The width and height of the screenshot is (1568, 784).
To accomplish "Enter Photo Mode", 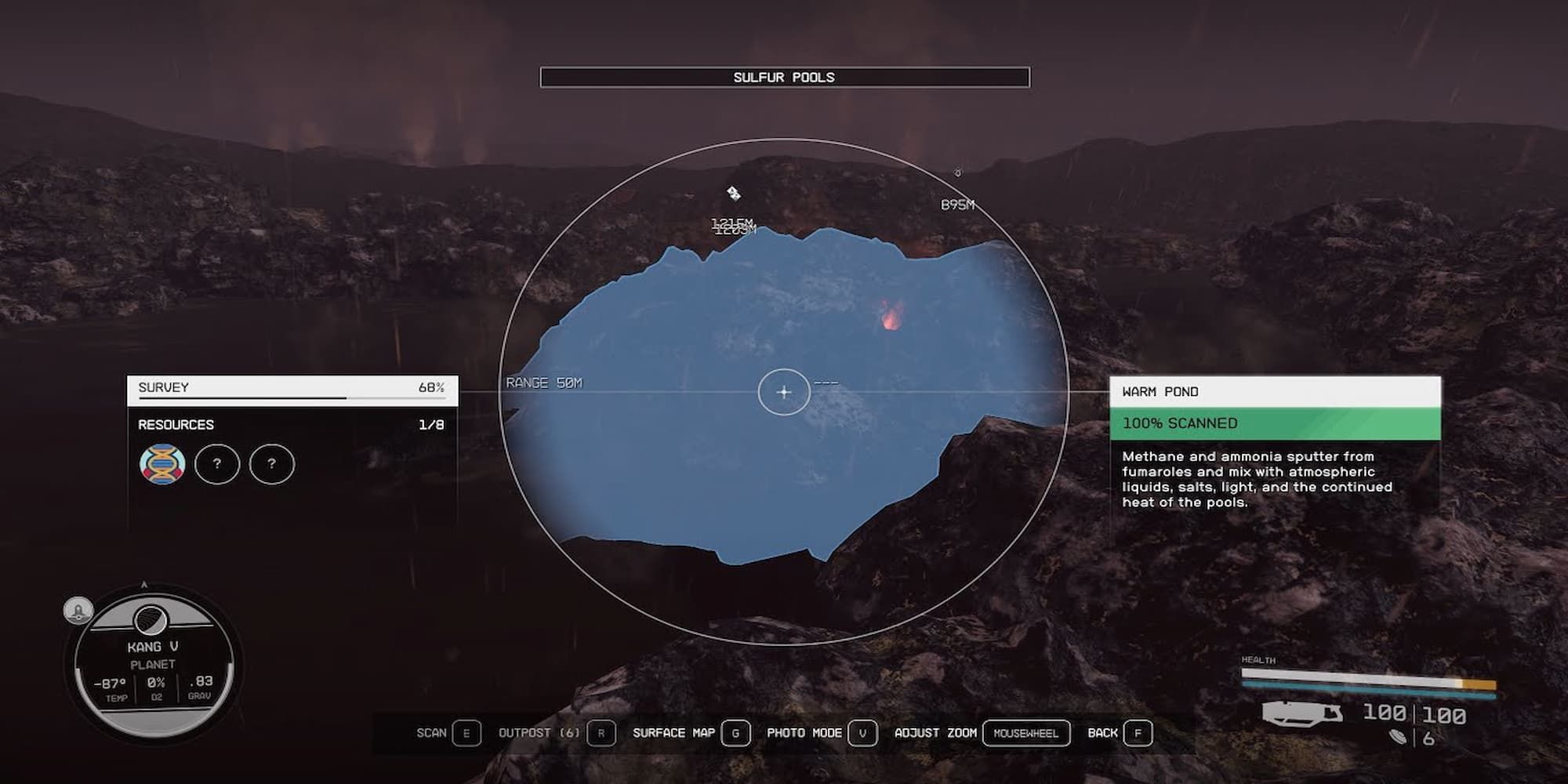I will pyautogui.click(x=862, y=733).
